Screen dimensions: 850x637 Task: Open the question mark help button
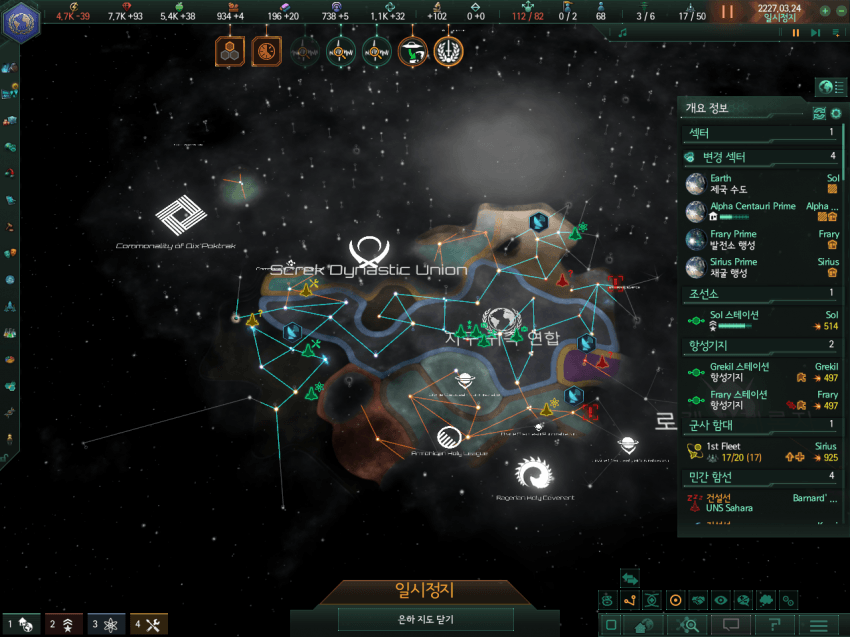(774, 625)
